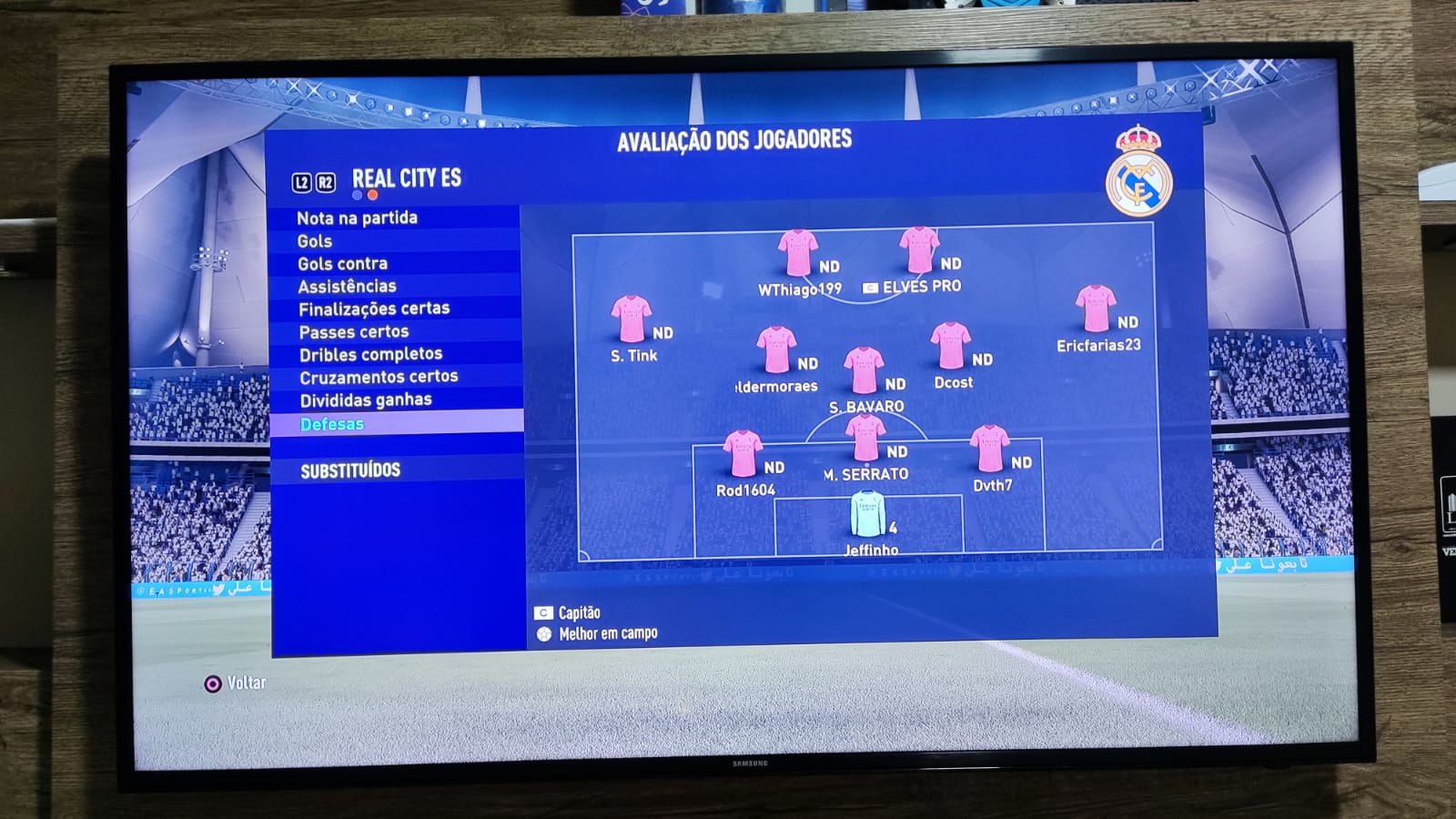The image size is (1456, 819).
Task: Select Ericfarias23's pink shirt
Action: 1095,308
